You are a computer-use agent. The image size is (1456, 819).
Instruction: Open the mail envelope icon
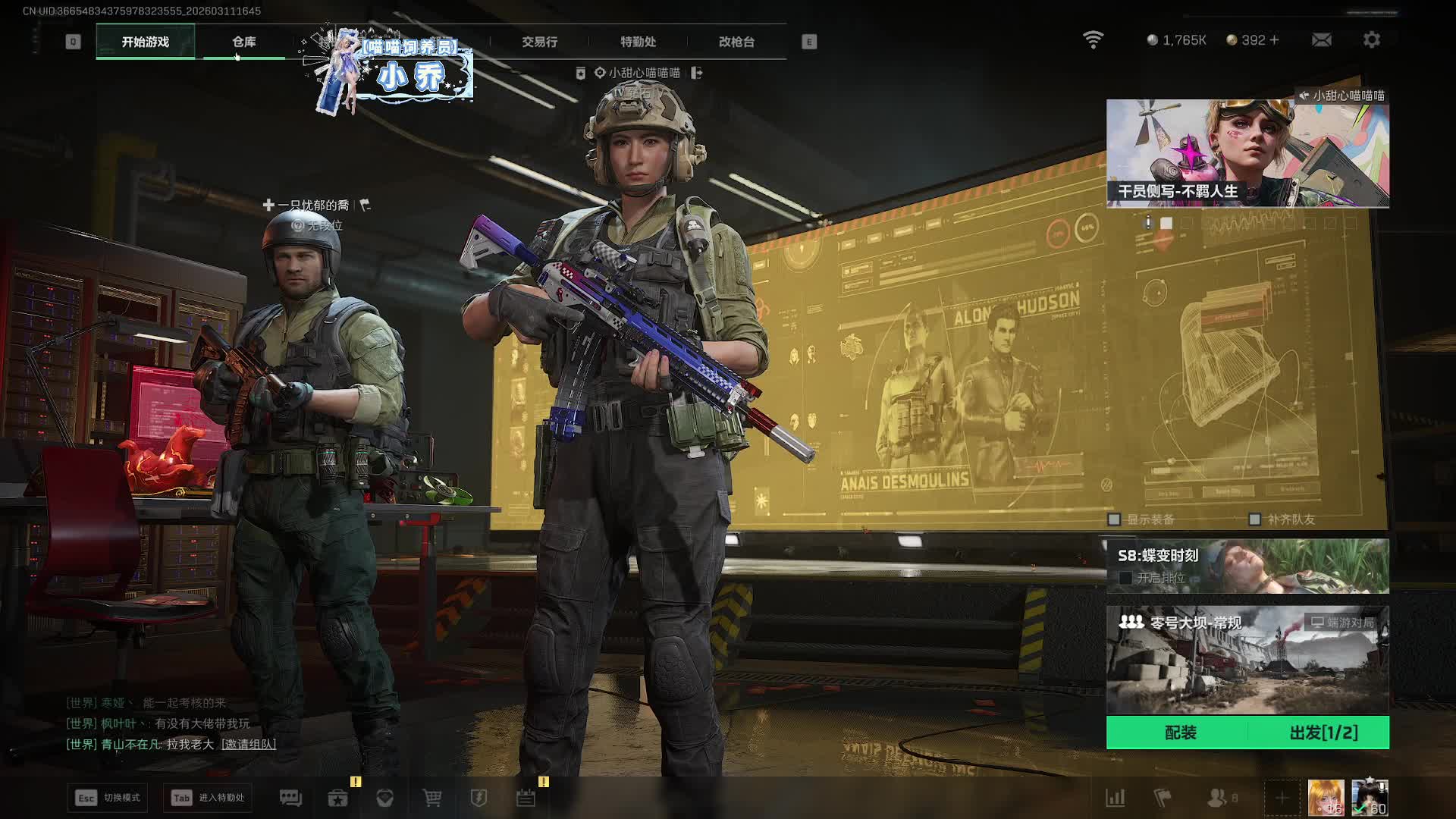click(1321, 39)
